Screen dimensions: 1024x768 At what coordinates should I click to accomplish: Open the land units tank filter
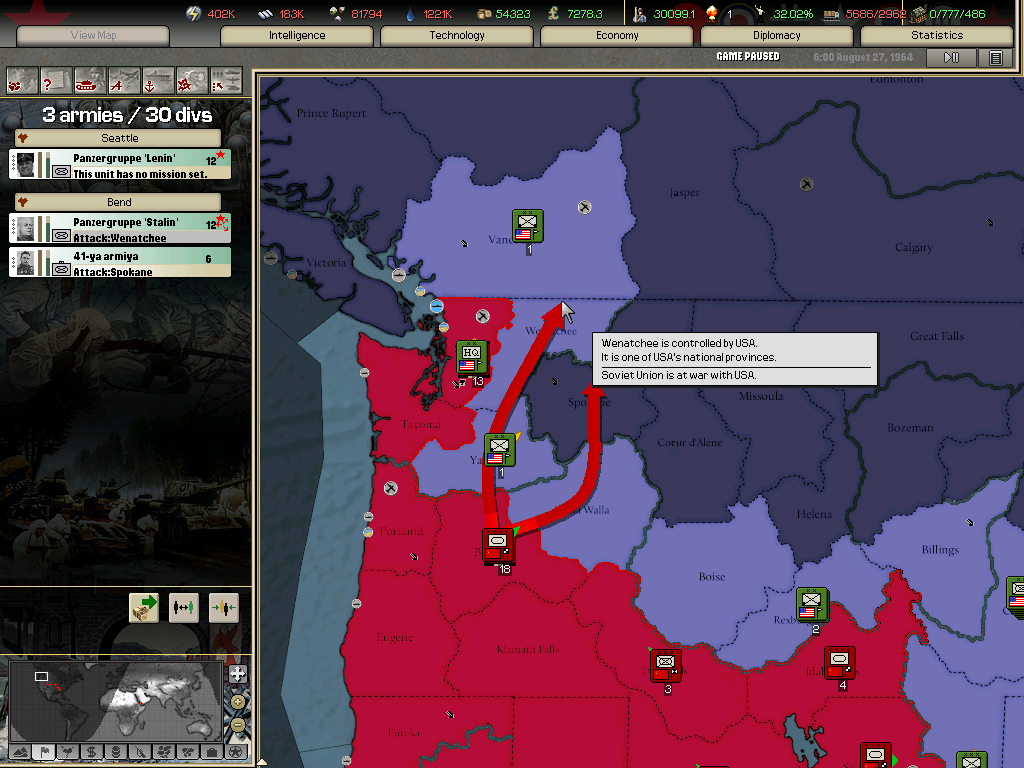pos(90,80)
